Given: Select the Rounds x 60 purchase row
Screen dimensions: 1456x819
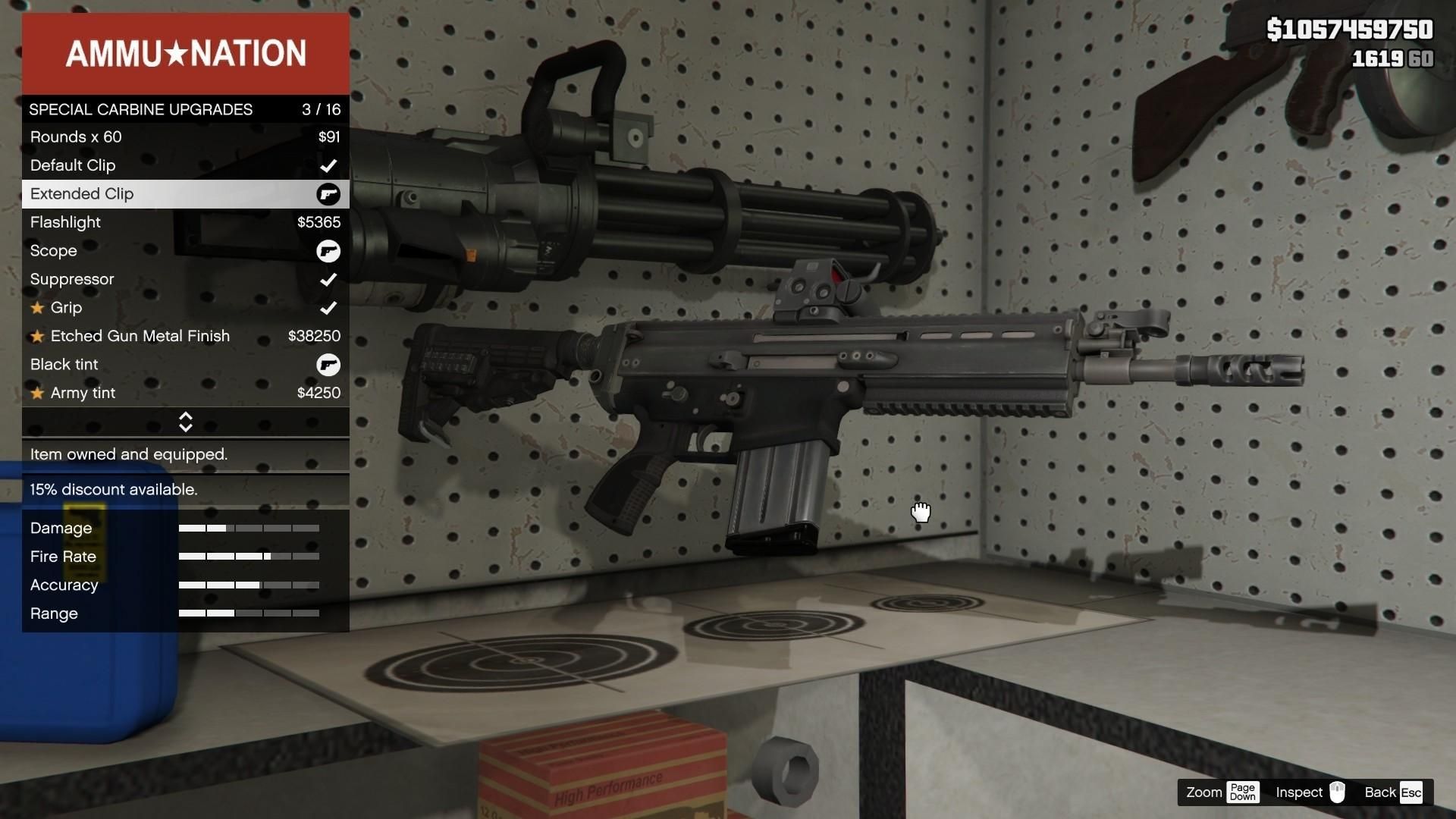Looking at the screenshot, I should [185, 137].
